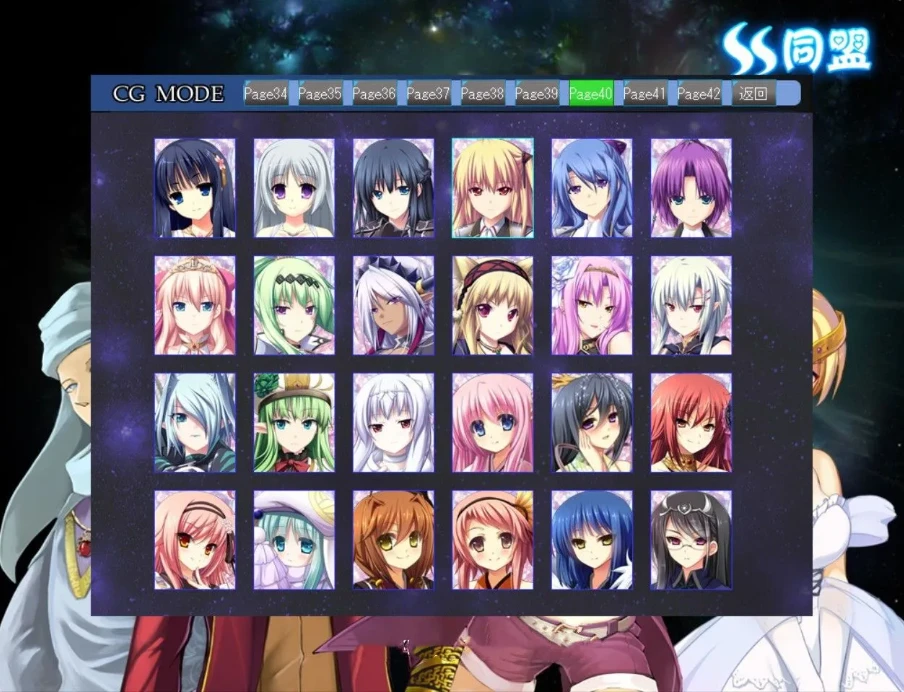Open the Page35 tab
904x692 pixels.
[319, 94]
